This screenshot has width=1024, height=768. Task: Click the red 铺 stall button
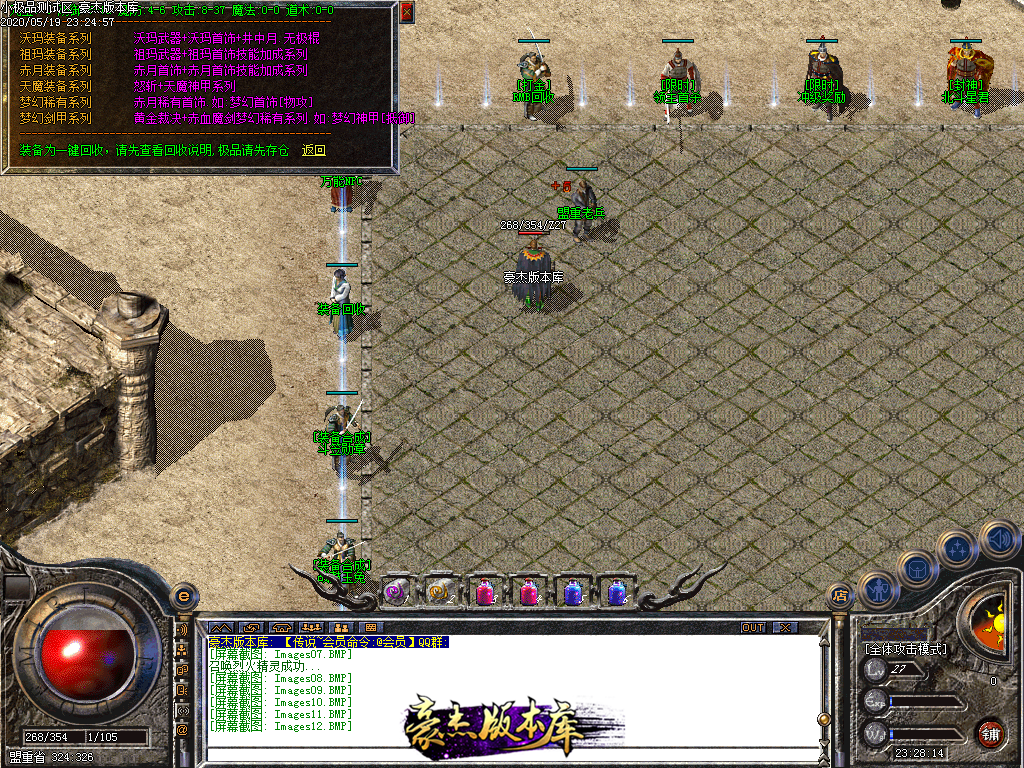(x=991, y=733)
